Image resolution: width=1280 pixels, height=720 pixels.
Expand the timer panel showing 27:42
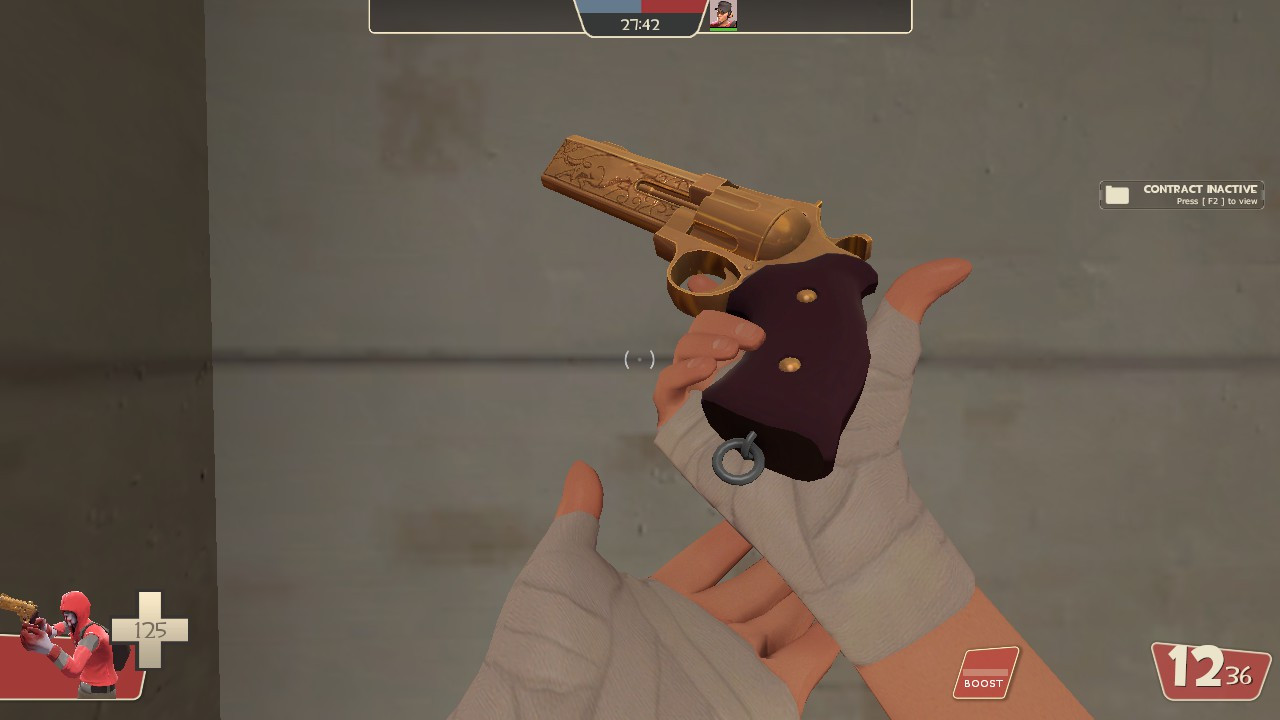[x=640, y=24]
